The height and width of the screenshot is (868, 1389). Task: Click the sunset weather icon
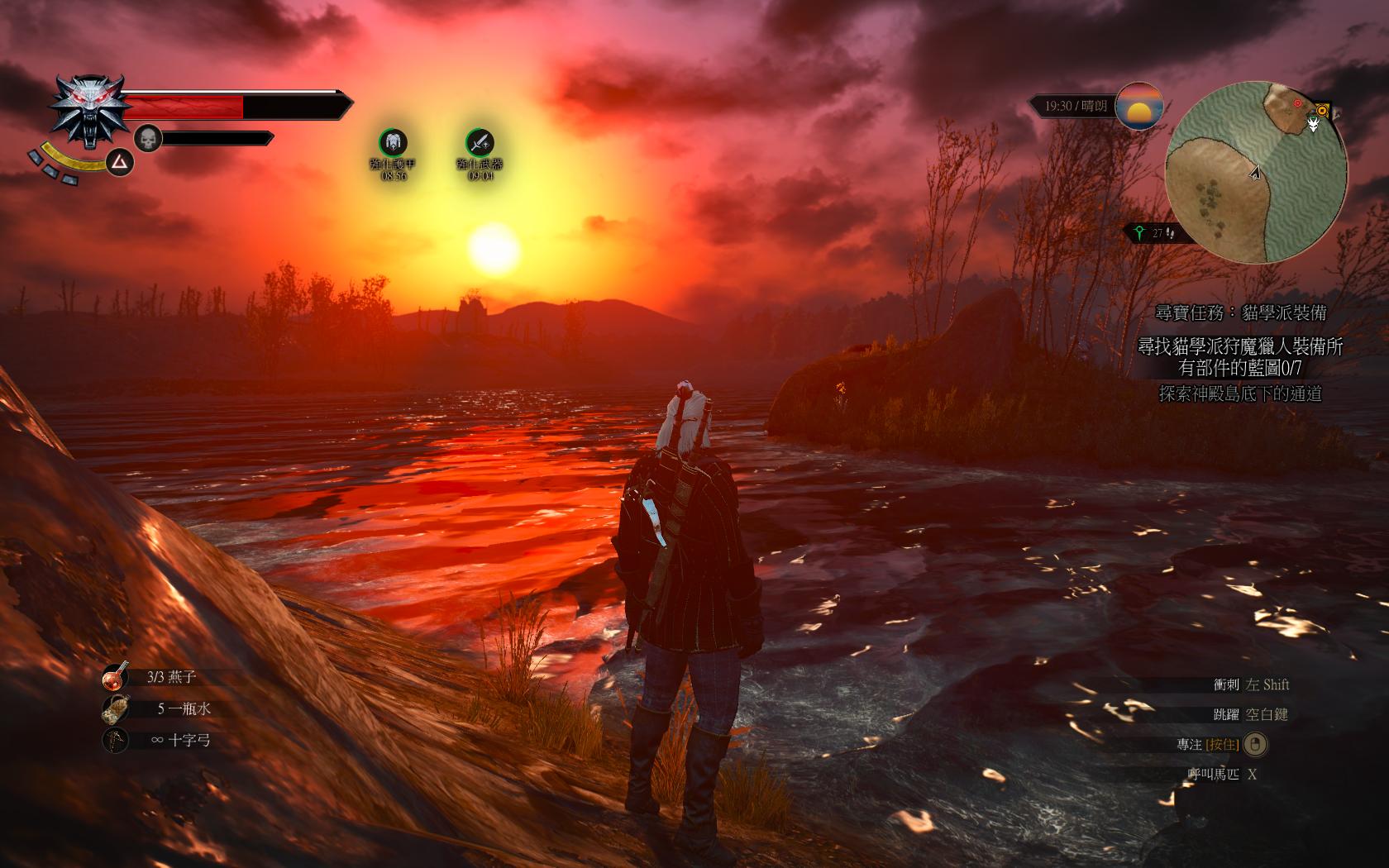click(x=1138, y=106)
